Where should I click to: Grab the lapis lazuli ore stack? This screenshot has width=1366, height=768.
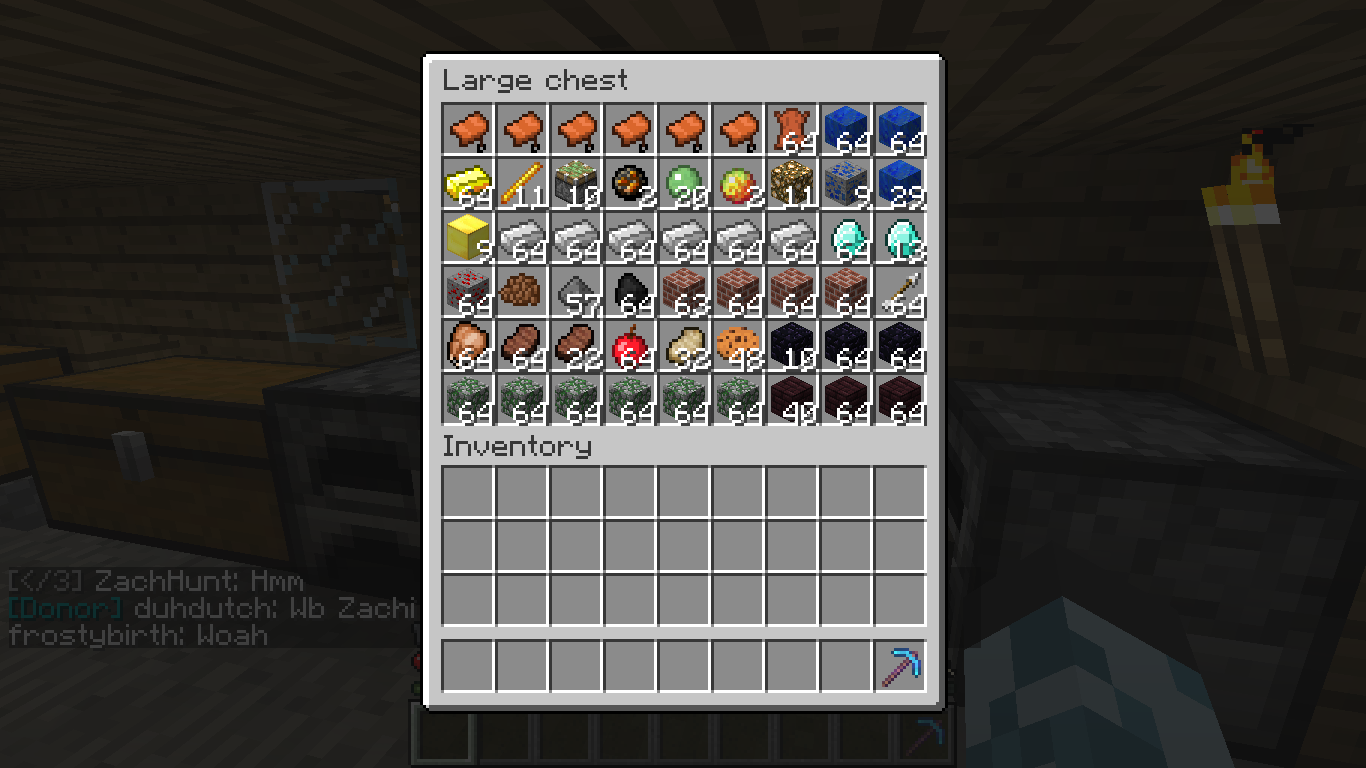pyautogui.click(x=845, y=183)
